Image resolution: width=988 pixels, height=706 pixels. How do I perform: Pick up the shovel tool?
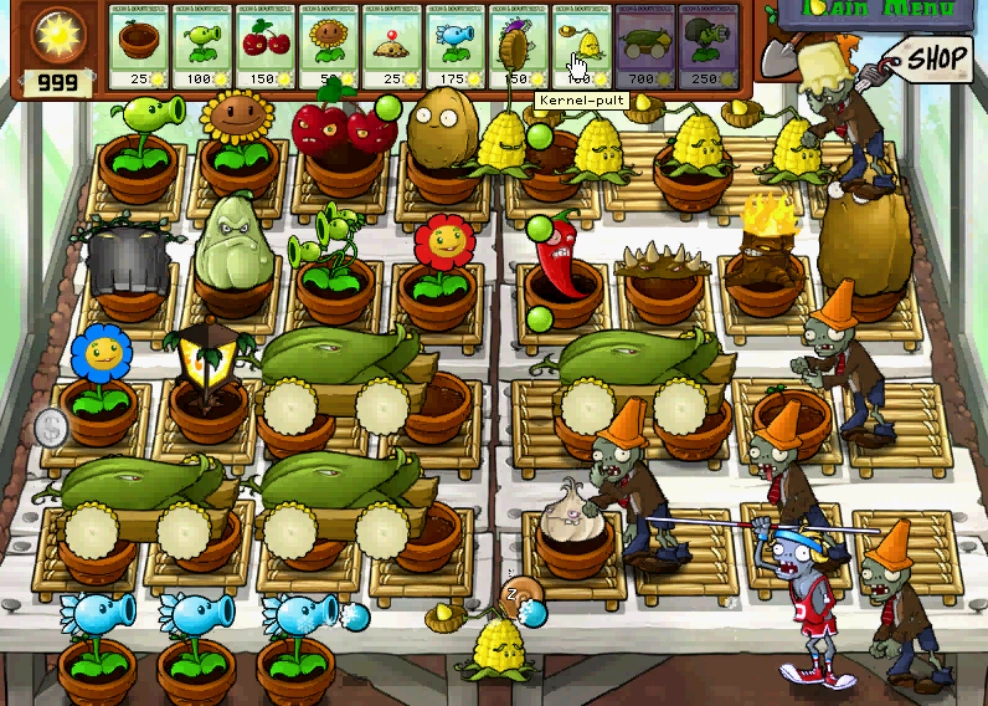(776, 55)
